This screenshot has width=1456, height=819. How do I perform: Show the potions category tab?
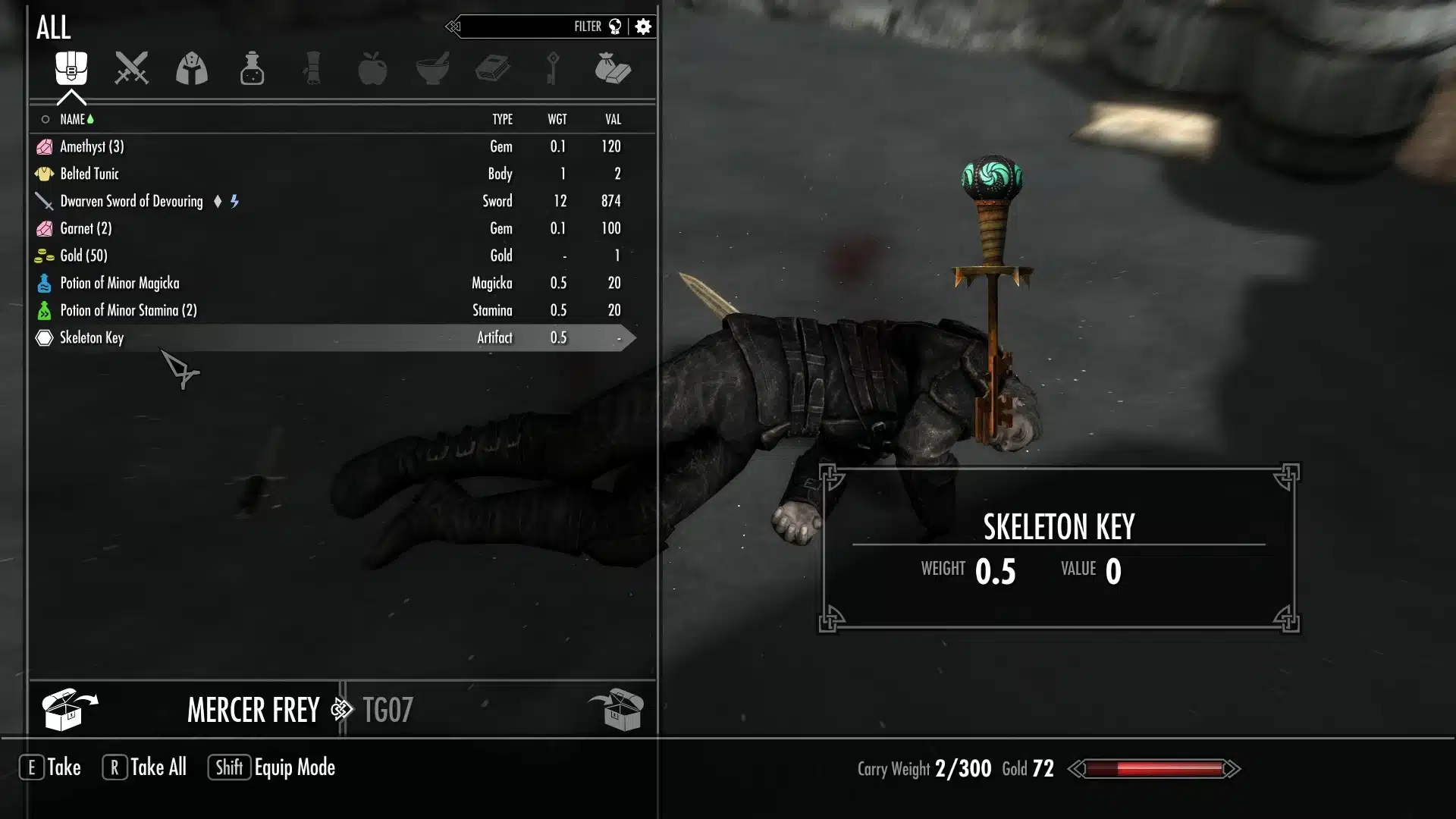coord(252,68)
